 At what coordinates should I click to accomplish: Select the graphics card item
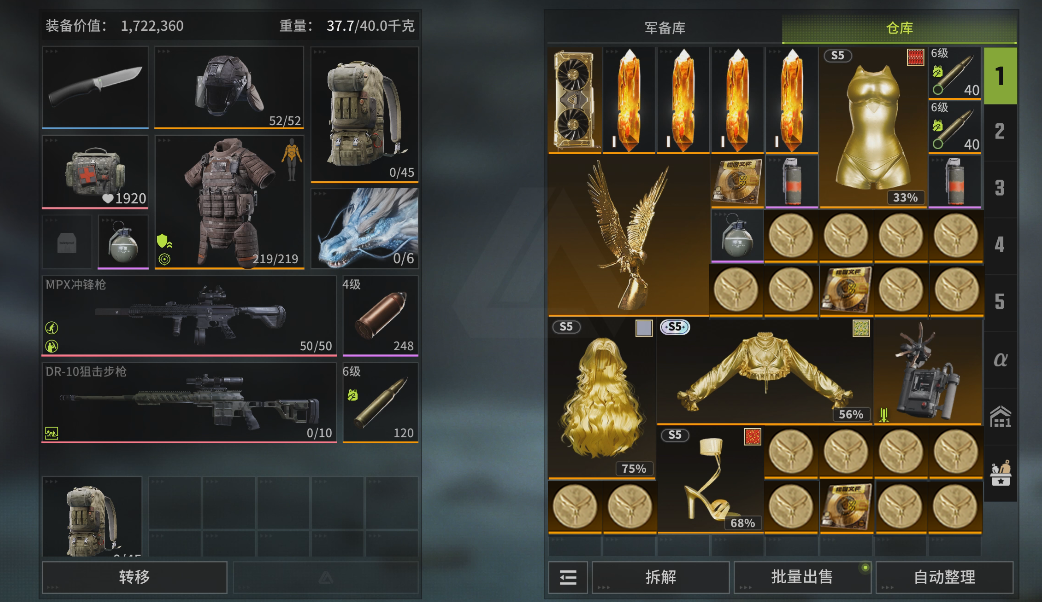click(x=574, y=100)
